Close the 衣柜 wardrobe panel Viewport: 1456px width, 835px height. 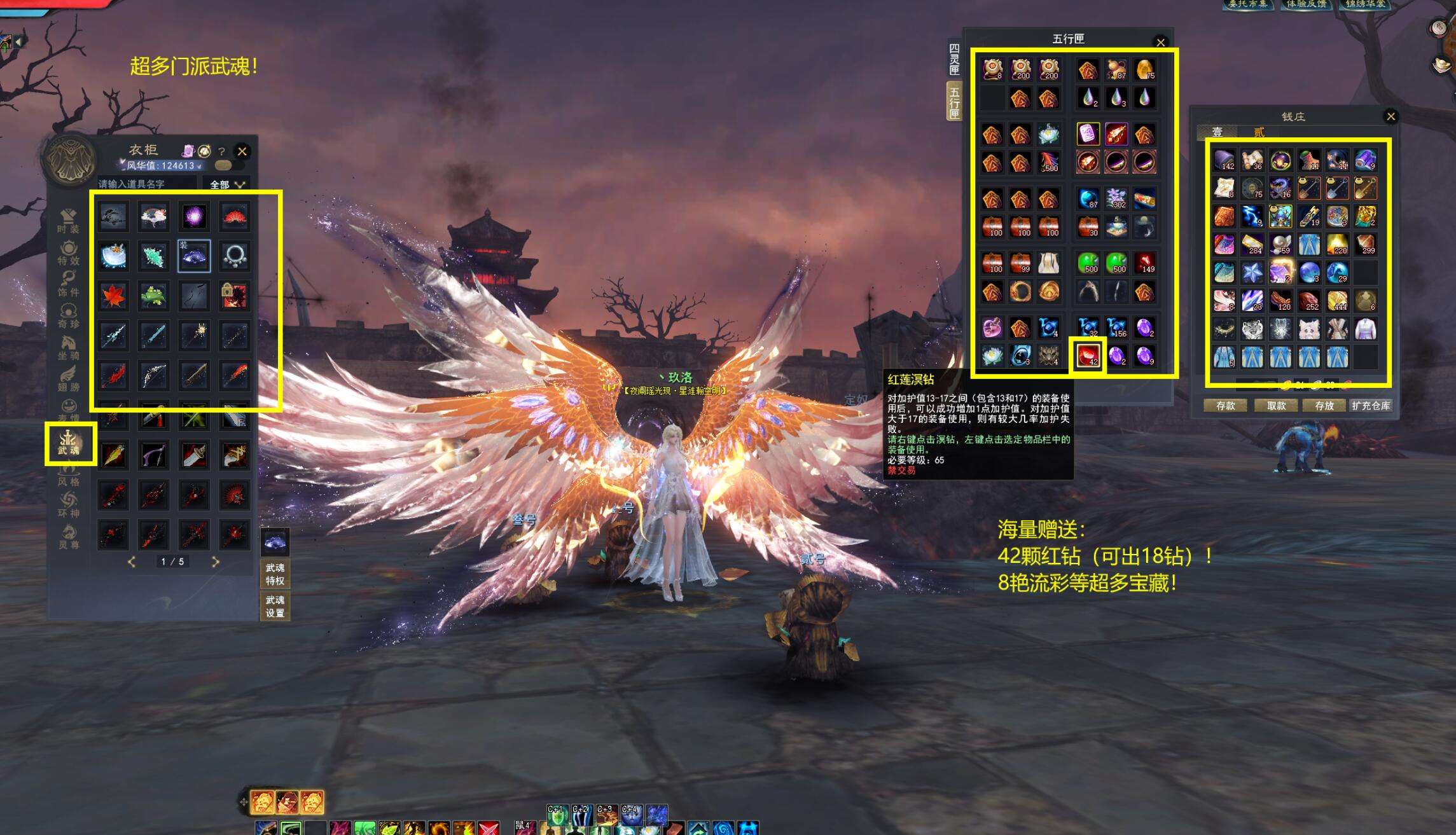(x=242, y=151)
